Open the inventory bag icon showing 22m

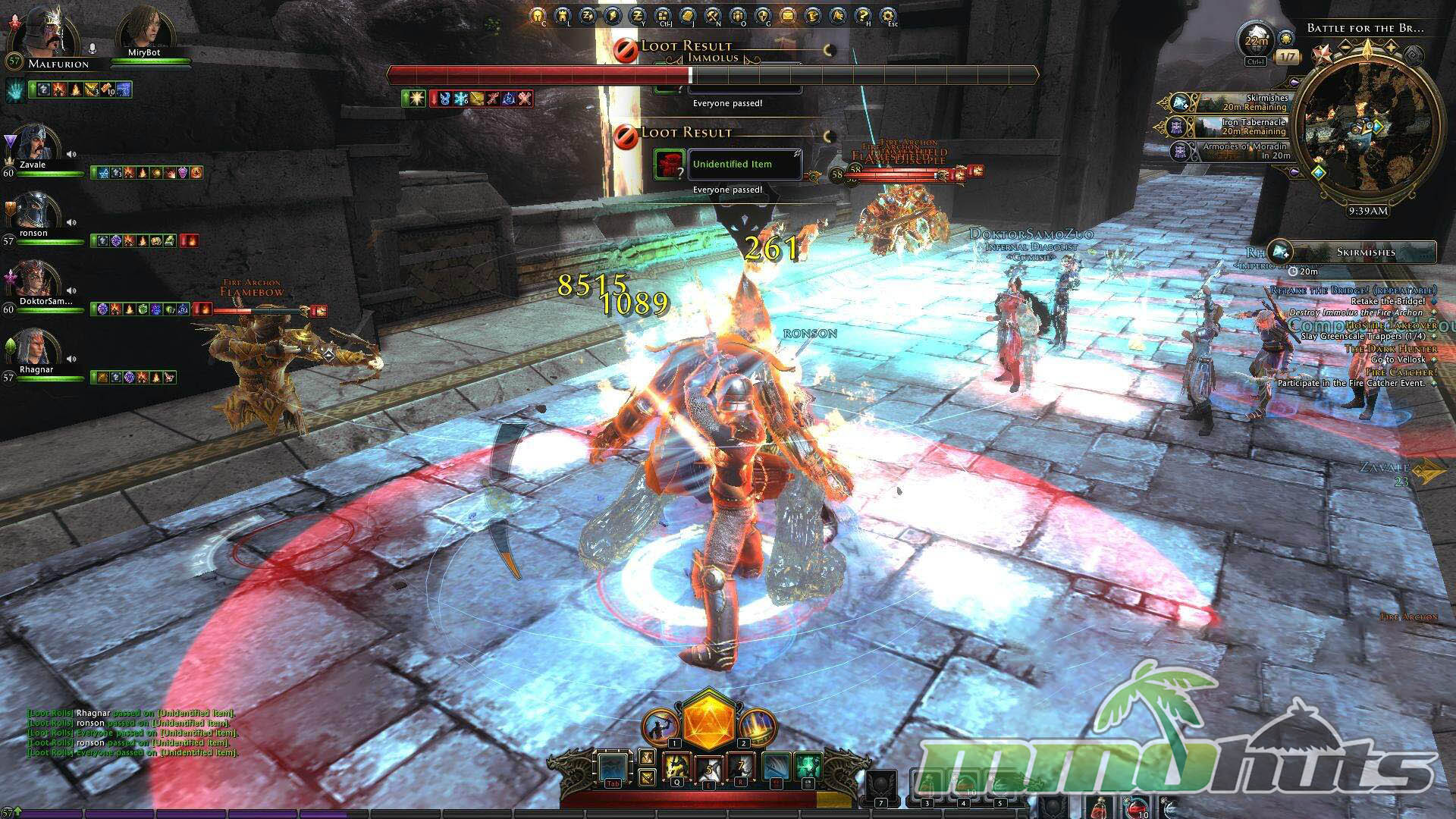click(1256, 42)
